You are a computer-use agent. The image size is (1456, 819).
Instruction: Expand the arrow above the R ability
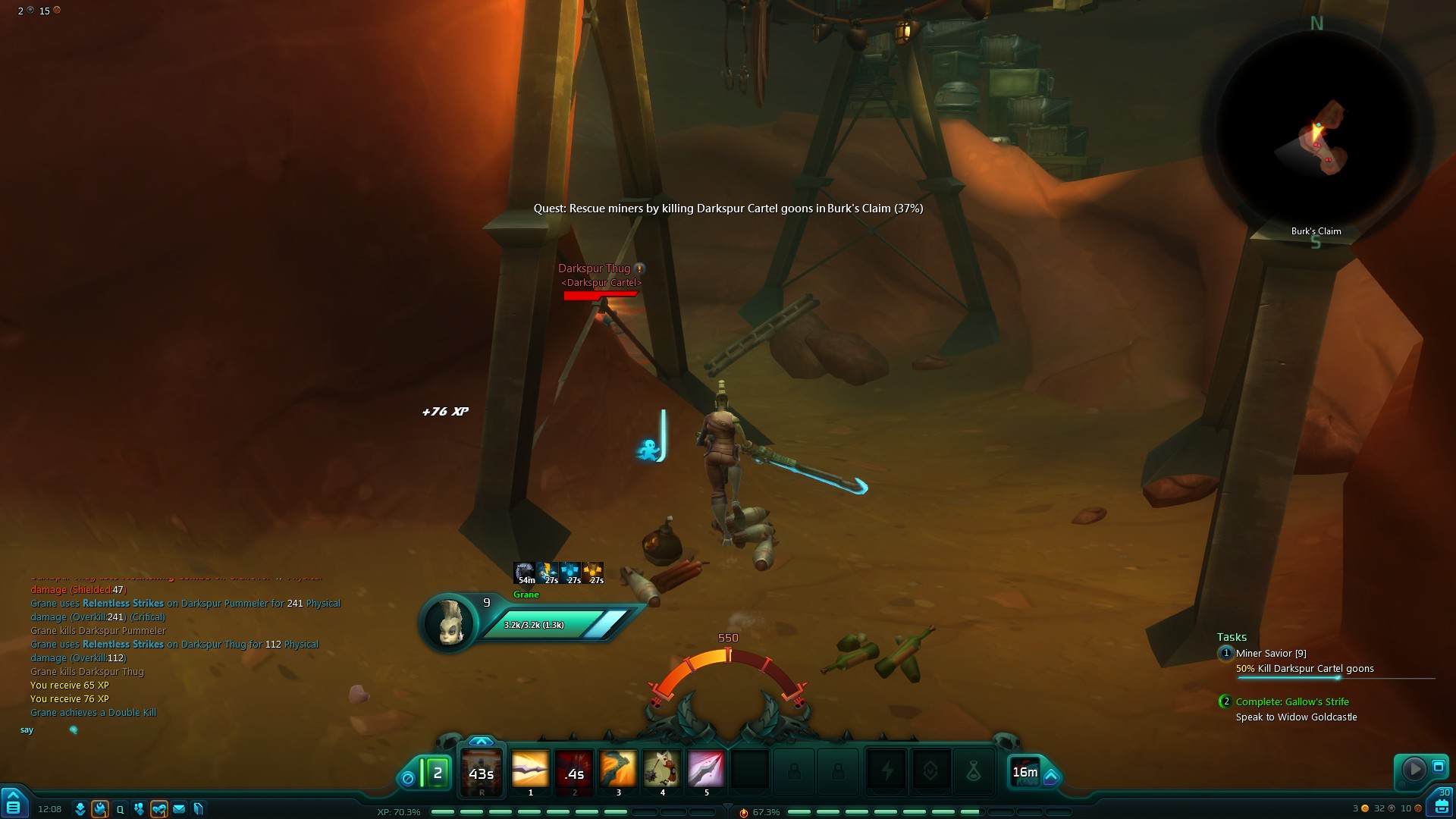pyautogui.click(x=482, y=741)
